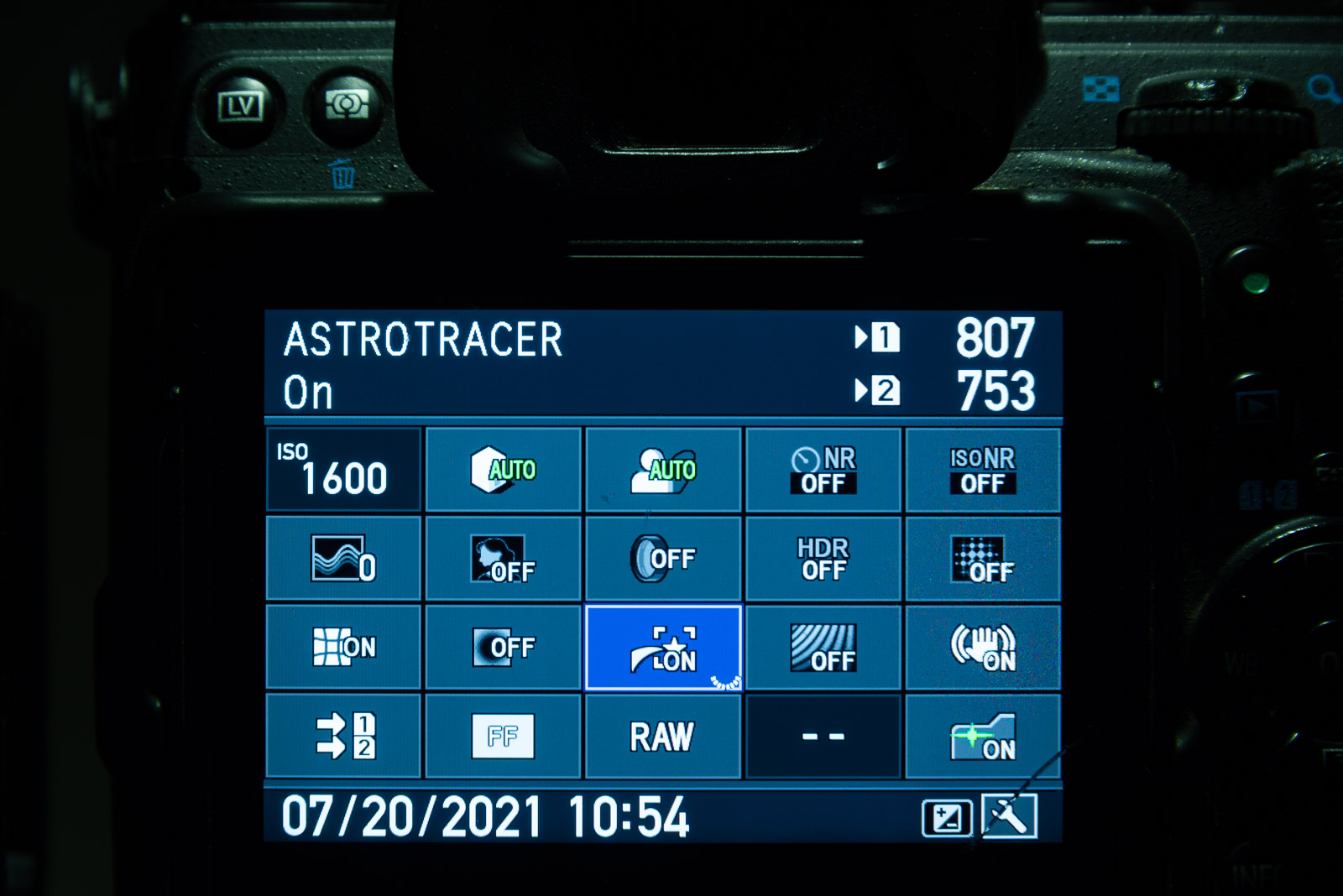Screen dimensions: 1343x896
Task: Choose the person silhouette AUTO tile
Action: point(663,471)
